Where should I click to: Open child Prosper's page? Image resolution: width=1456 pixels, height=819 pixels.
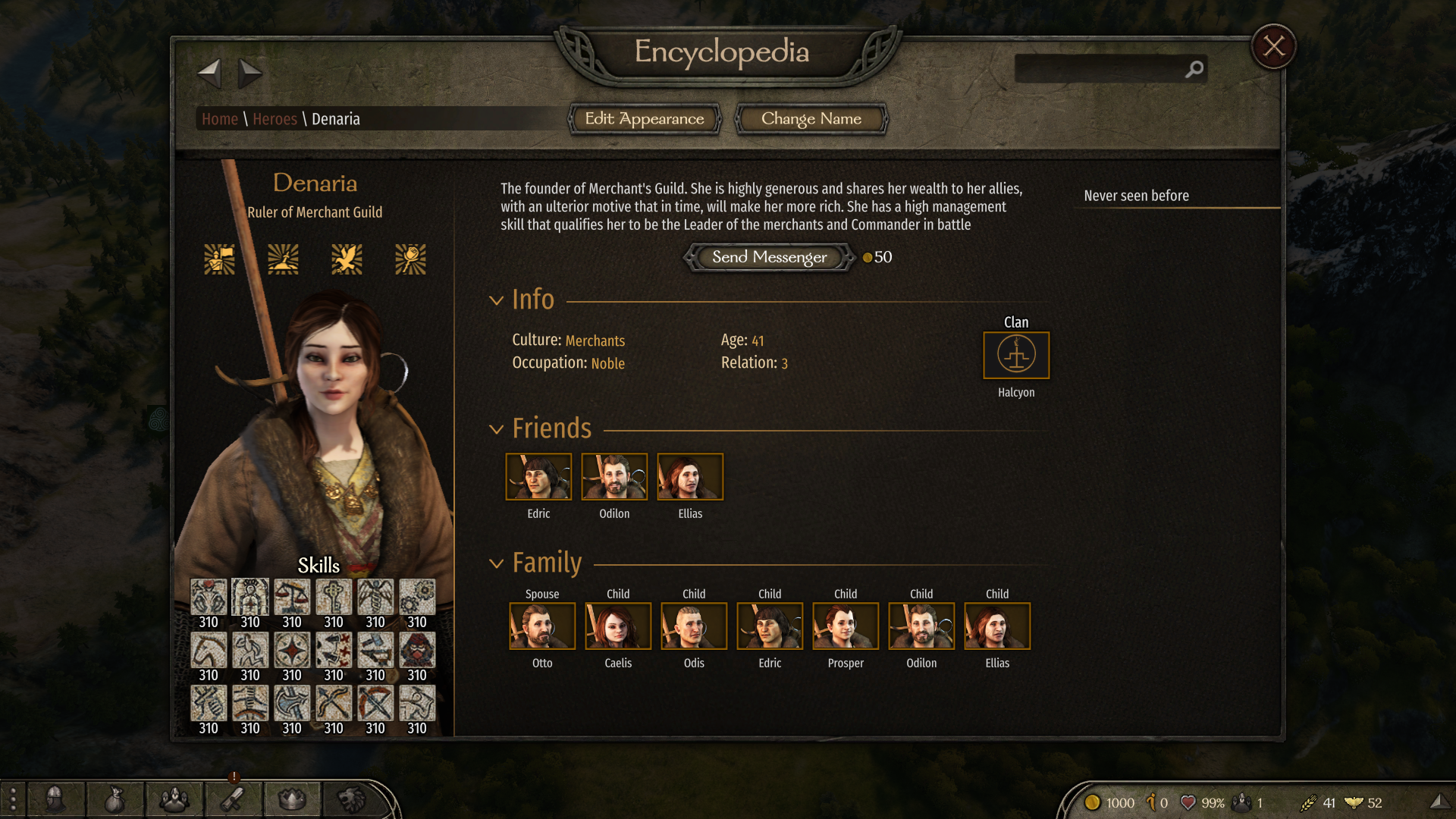(846, 626)
